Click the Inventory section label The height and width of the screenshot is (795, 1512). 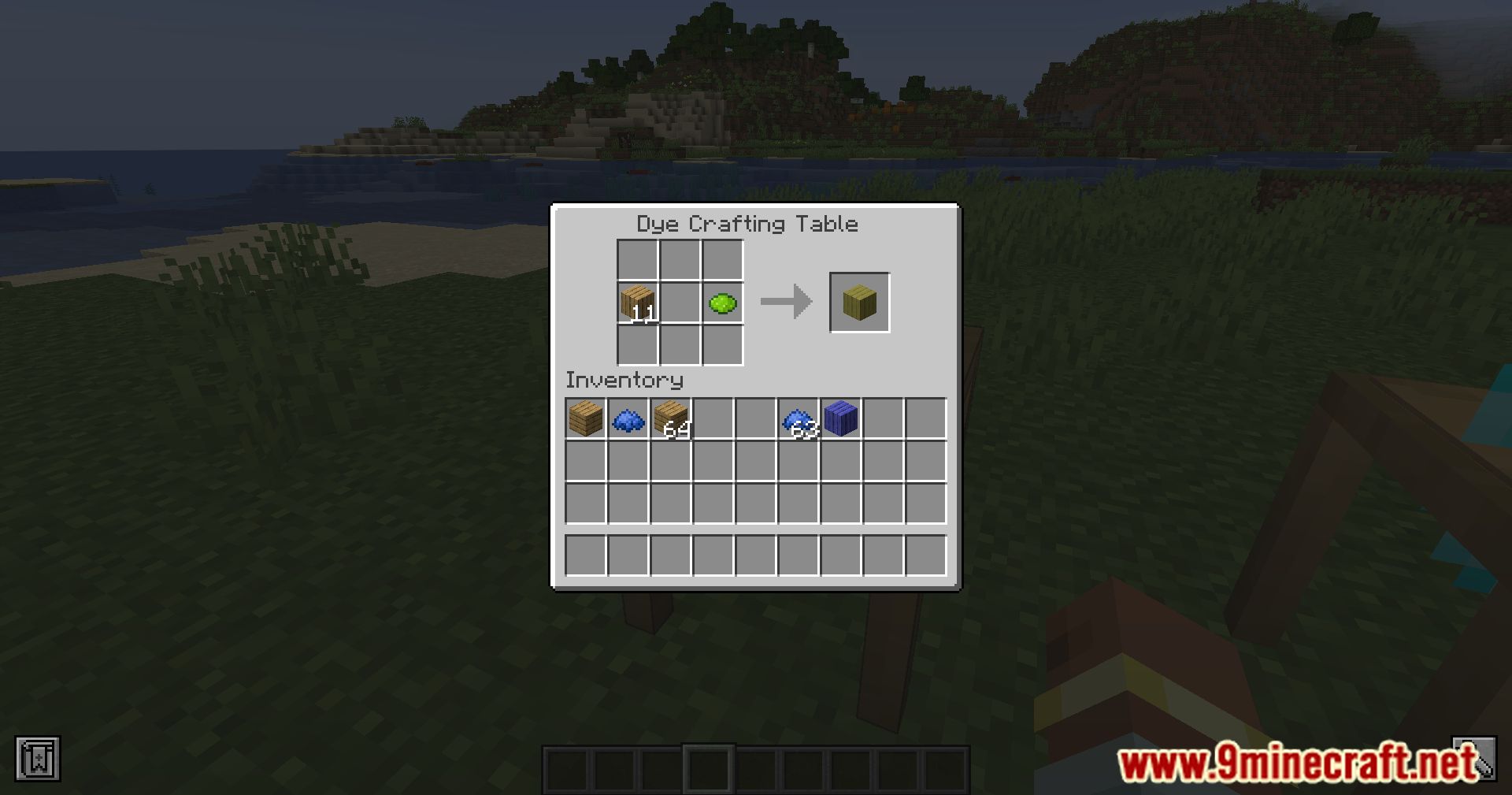point(624,381)
